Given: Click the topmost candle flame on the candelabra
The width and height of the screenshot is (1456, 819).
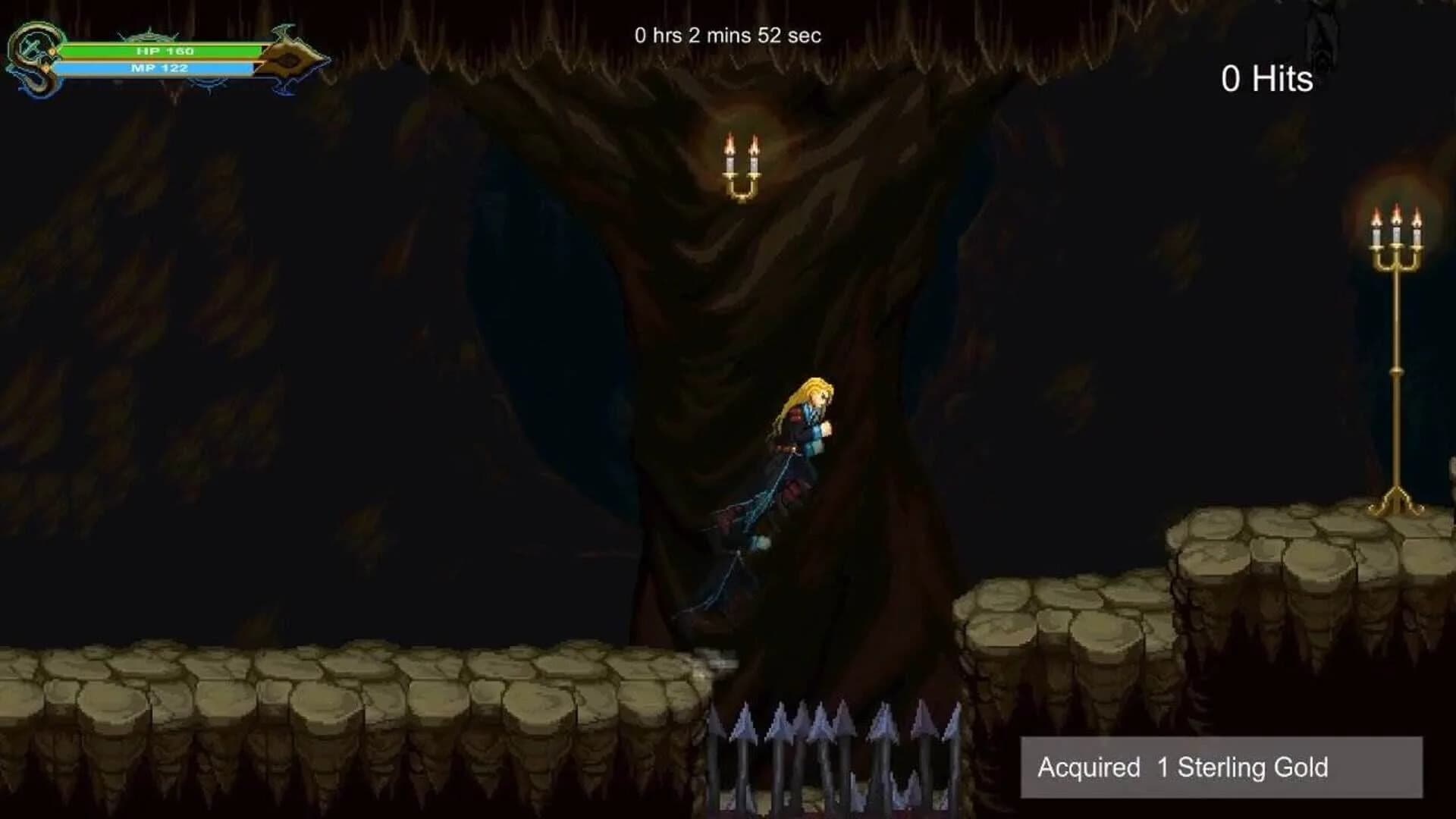Looking at the screenshot, I should [x=1395, y=212].
